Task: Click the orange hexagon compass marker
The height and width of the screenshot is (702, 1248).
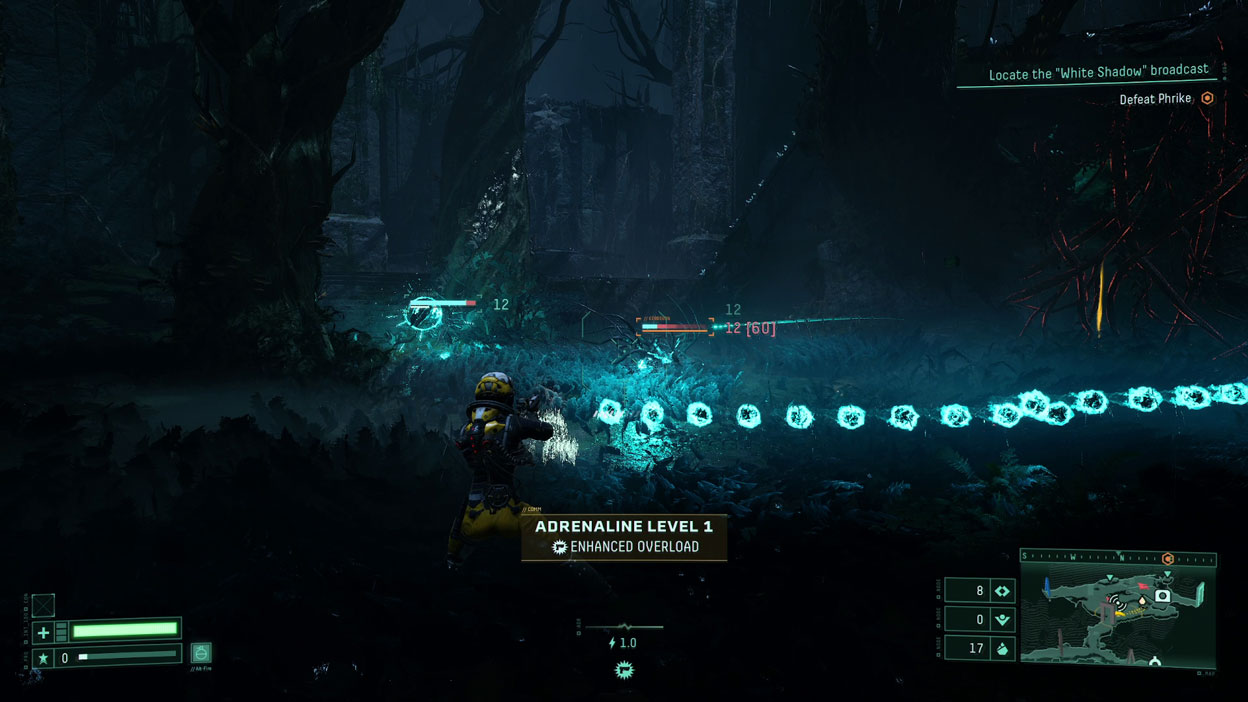Action: (1167, 558)
